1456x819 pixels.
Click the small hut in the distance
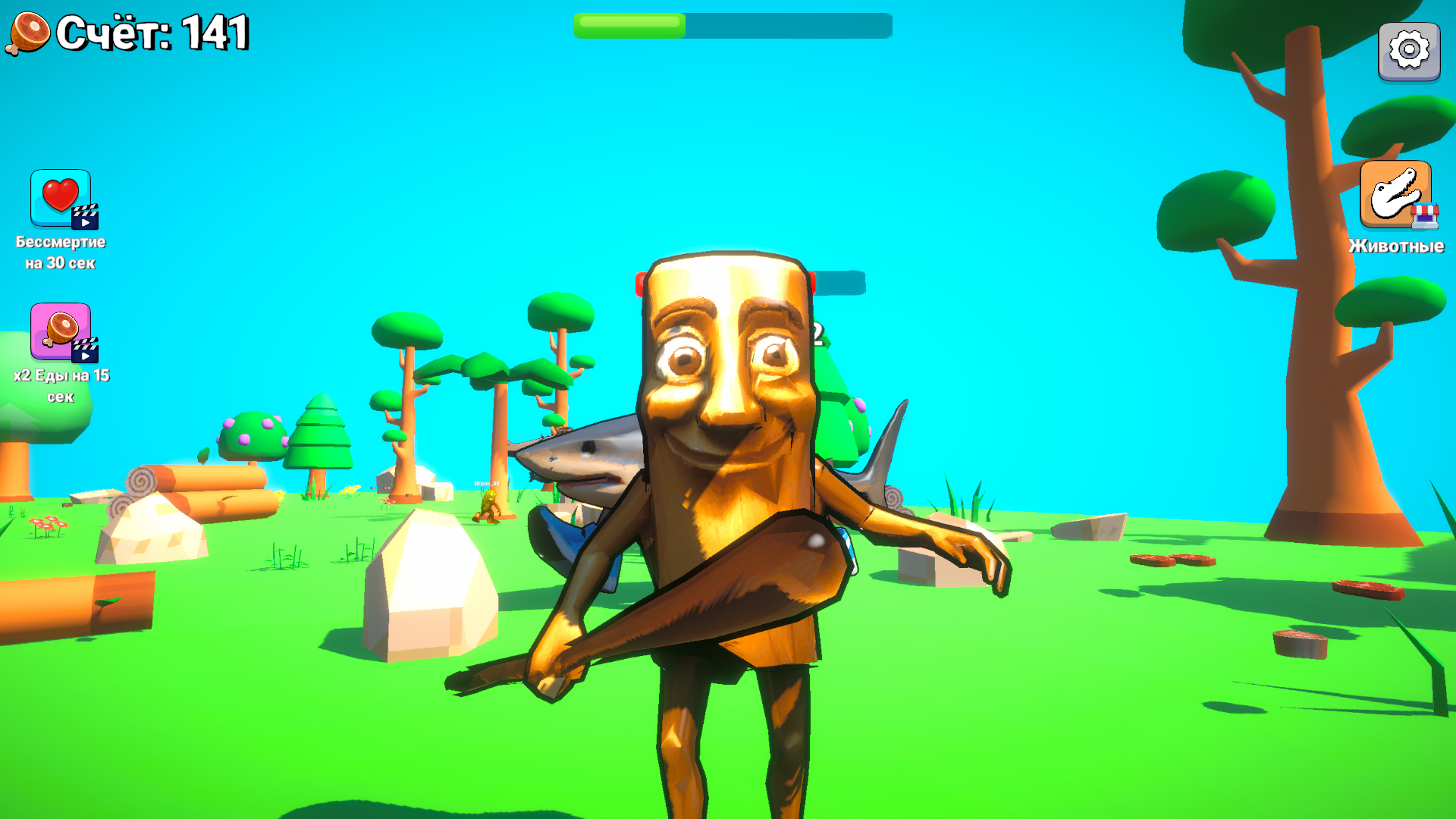click(383, 483)
